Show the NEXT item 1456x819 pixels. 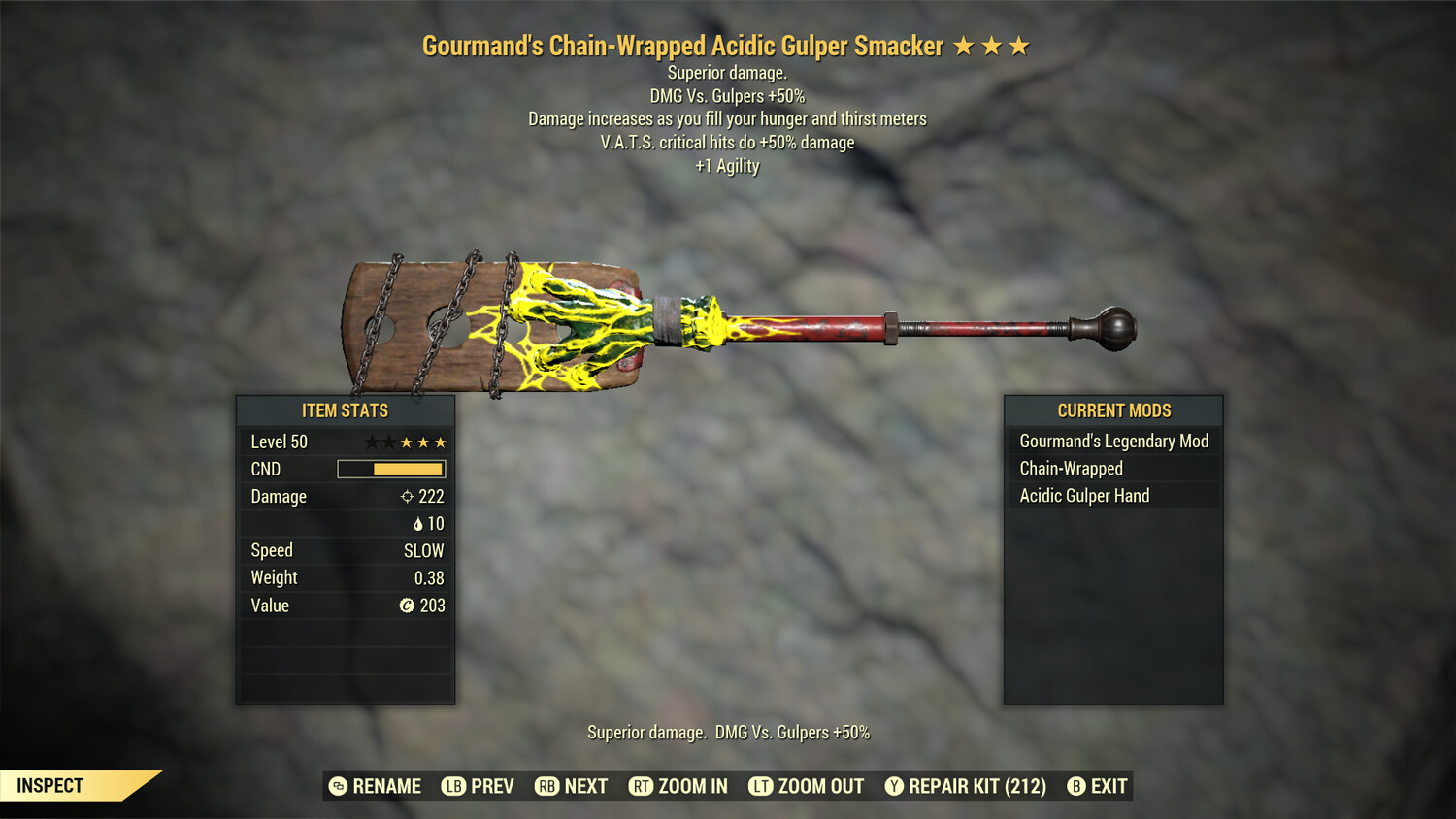tap(572, 786)
